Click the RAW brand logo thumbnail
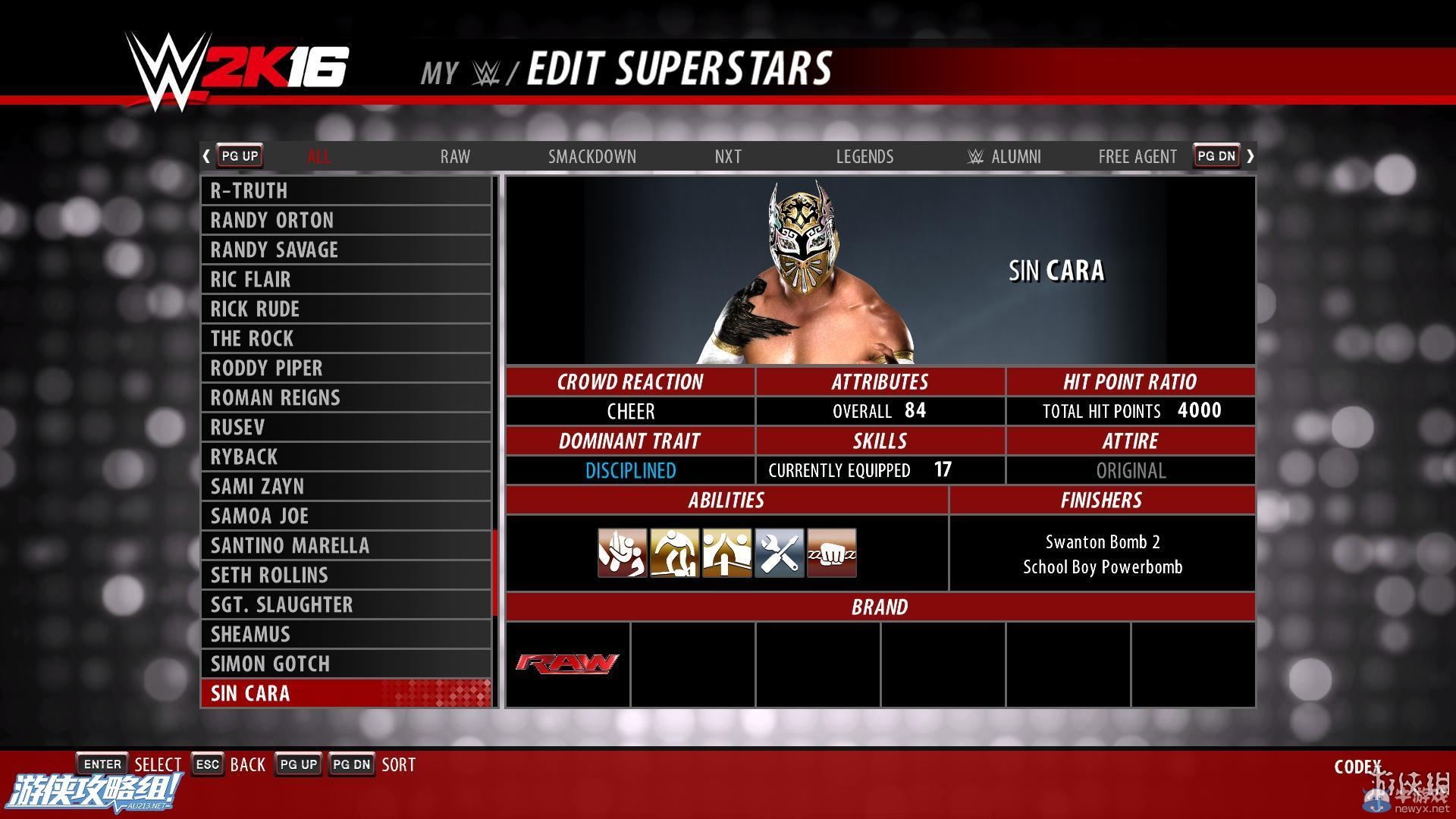The image size is (1456, 819). pos(566,664)
